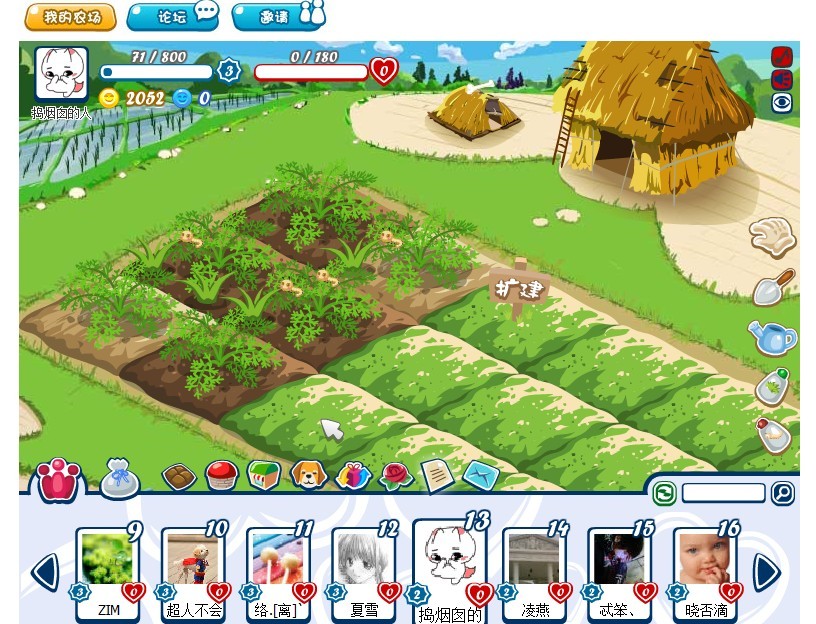Open the 我的农场 (My Farm) tab
The height and width of the screenshot is (624, 816).
[x=70, y=17]
